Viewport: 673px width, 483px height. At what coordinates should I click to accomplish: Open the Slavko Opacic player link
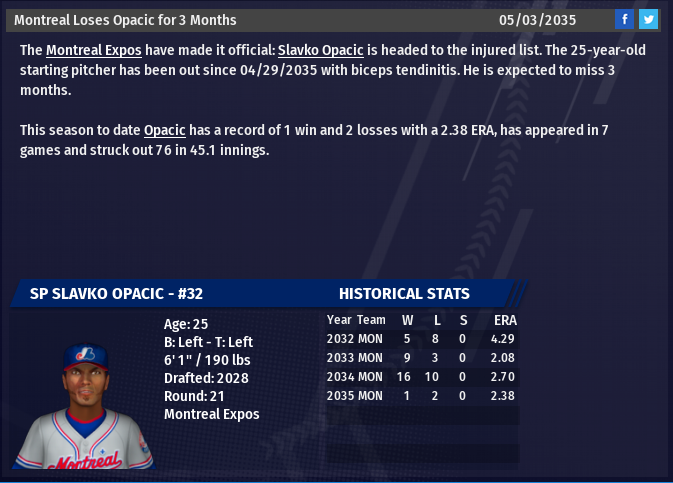(320, 50)
